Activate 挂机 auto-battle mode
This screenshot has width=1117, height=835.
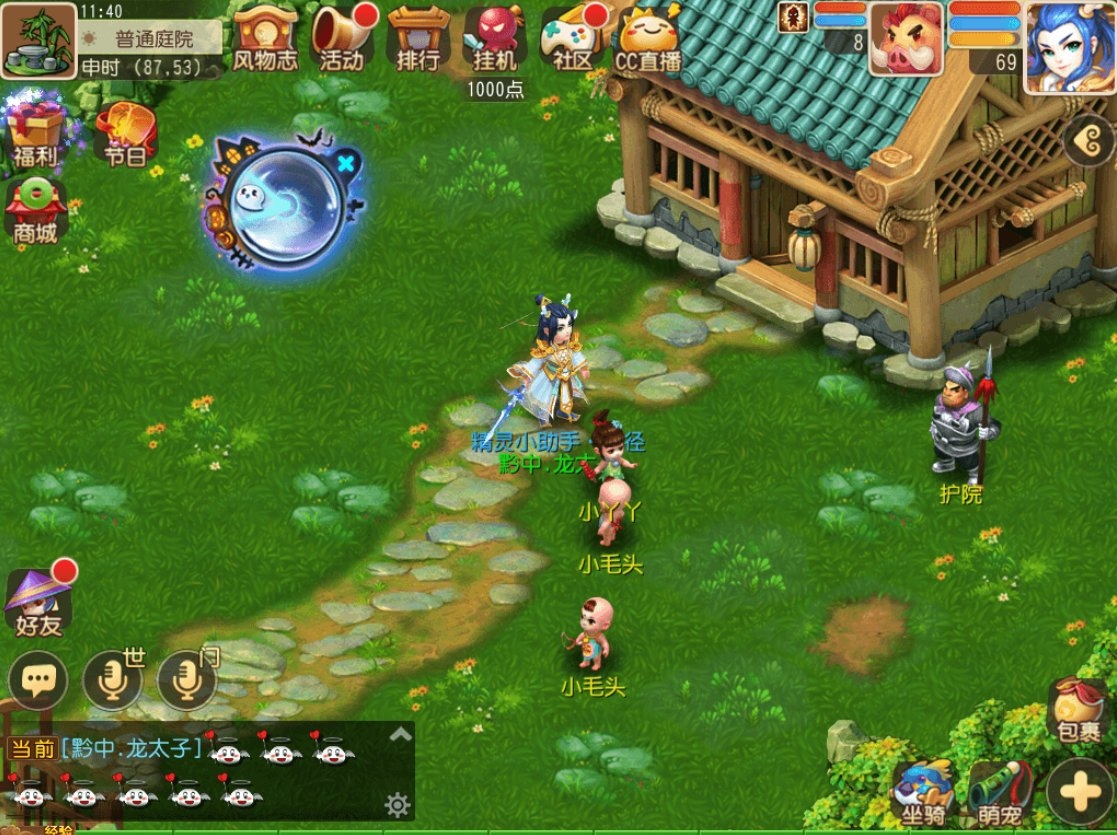pyautogui.click(x=495, y=40)
